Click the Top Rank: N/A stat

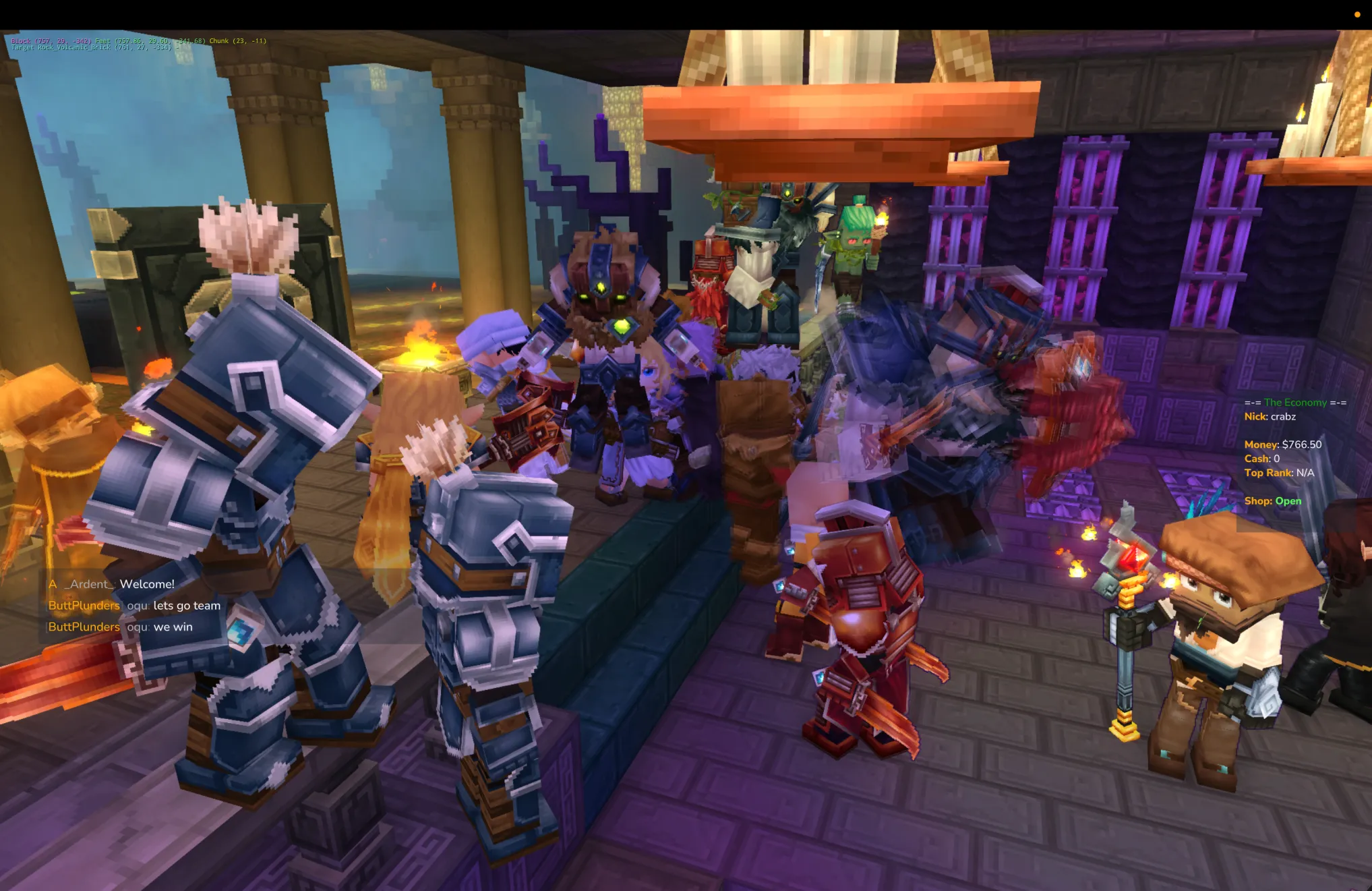click(1279, 473)
